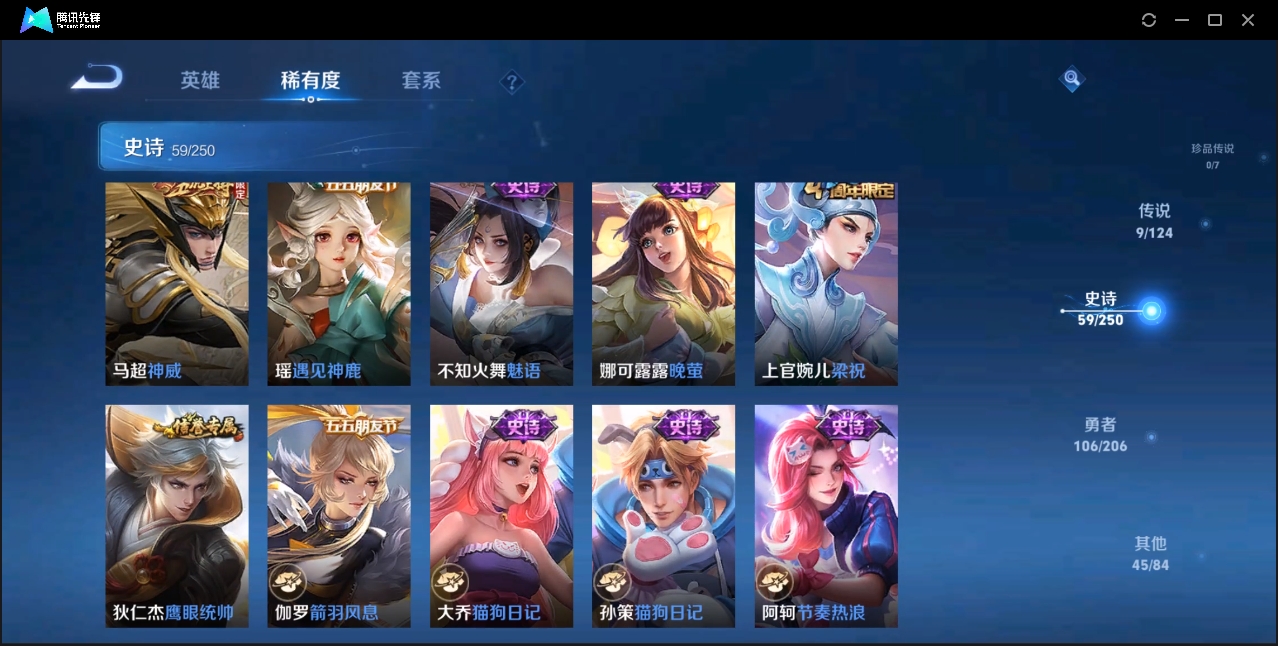The width and height of the screenshot is (1278, 646).
Task: Choose the 瑶 遇见神鹿 skin card
Action: (x=339, y=284)
